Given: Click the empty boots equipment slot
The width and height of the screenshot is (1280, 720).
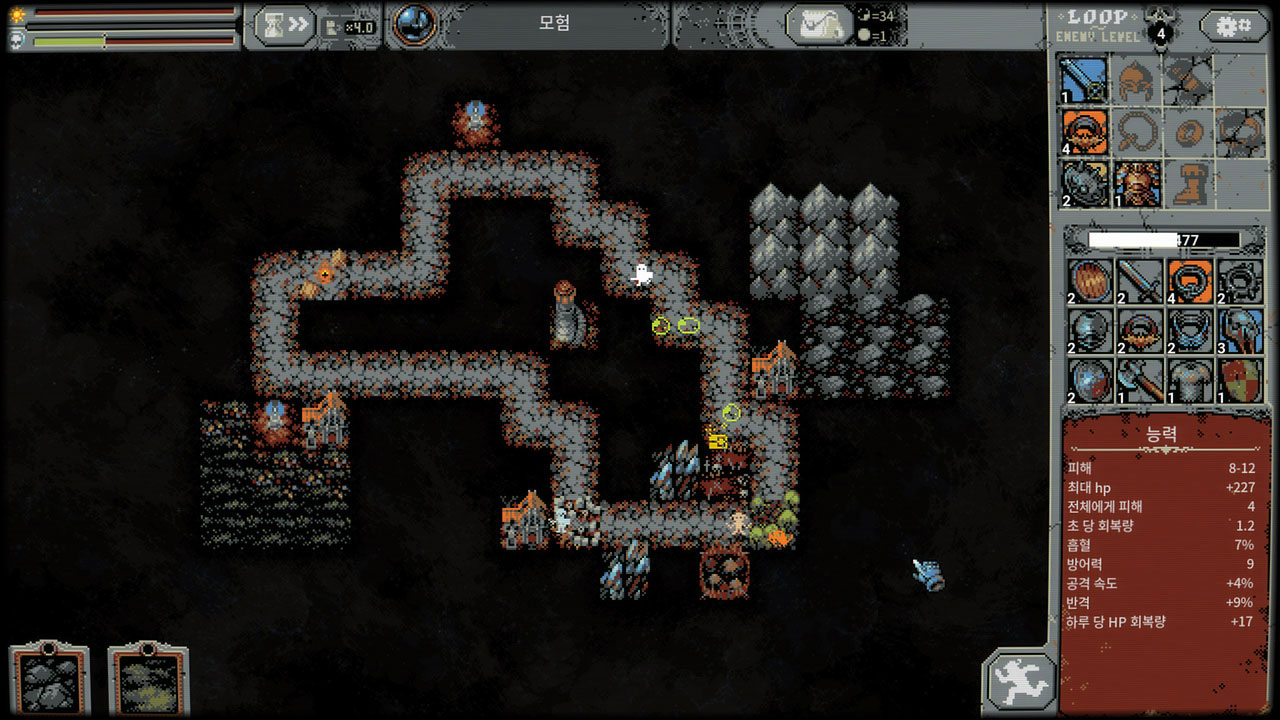Looking at the screenshot, I should pos(1189,184).
